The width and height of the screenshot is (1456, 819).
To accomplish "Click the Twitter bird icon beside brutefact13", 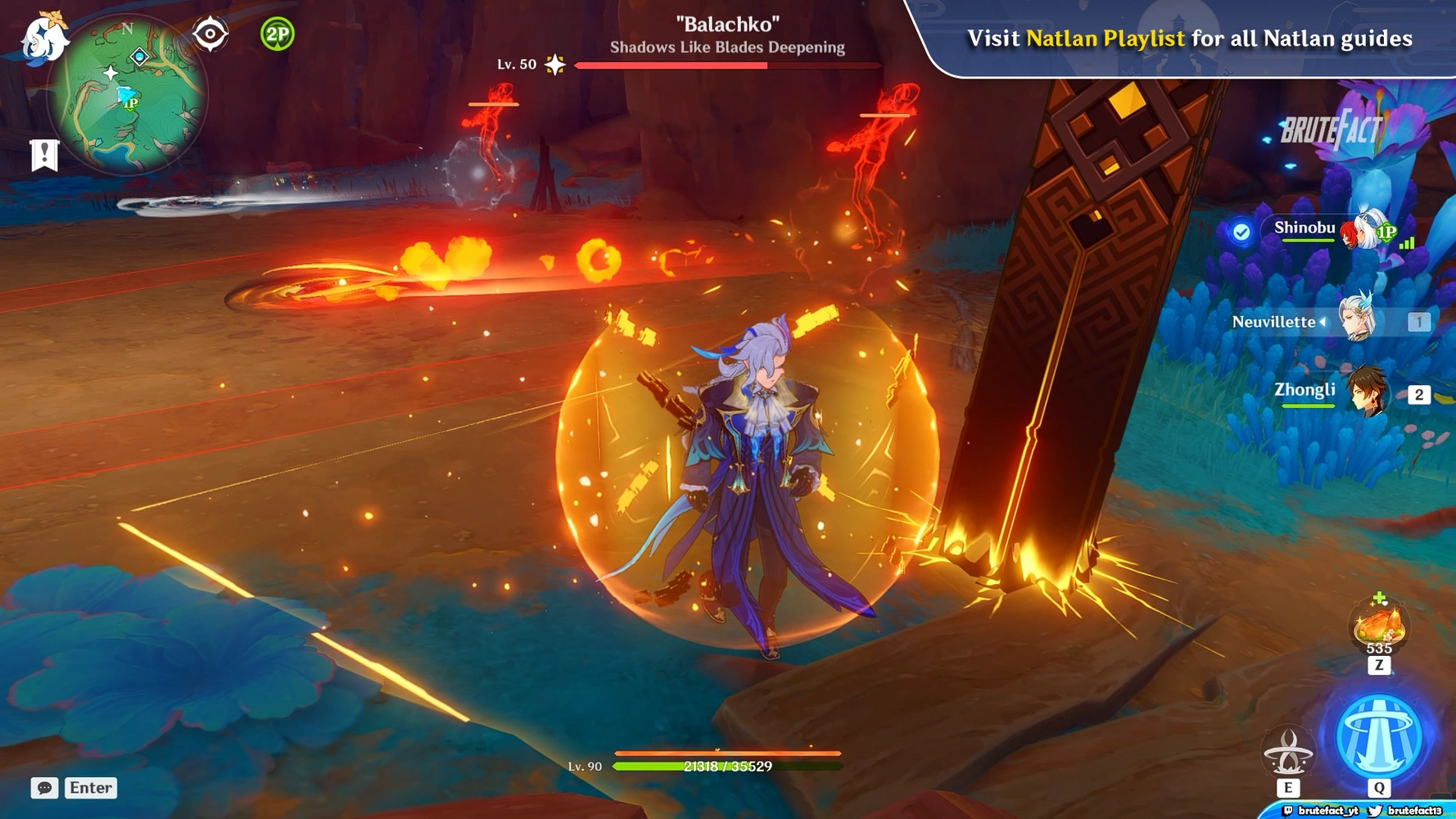I will (x=1374, y=811).
